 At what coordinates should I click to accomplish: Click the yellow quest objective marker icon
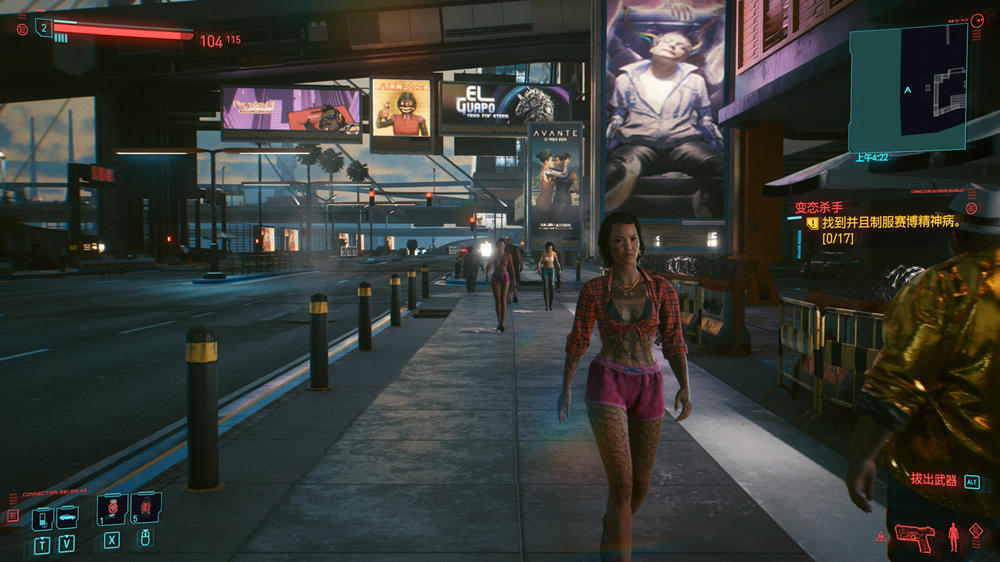(813, 224)
